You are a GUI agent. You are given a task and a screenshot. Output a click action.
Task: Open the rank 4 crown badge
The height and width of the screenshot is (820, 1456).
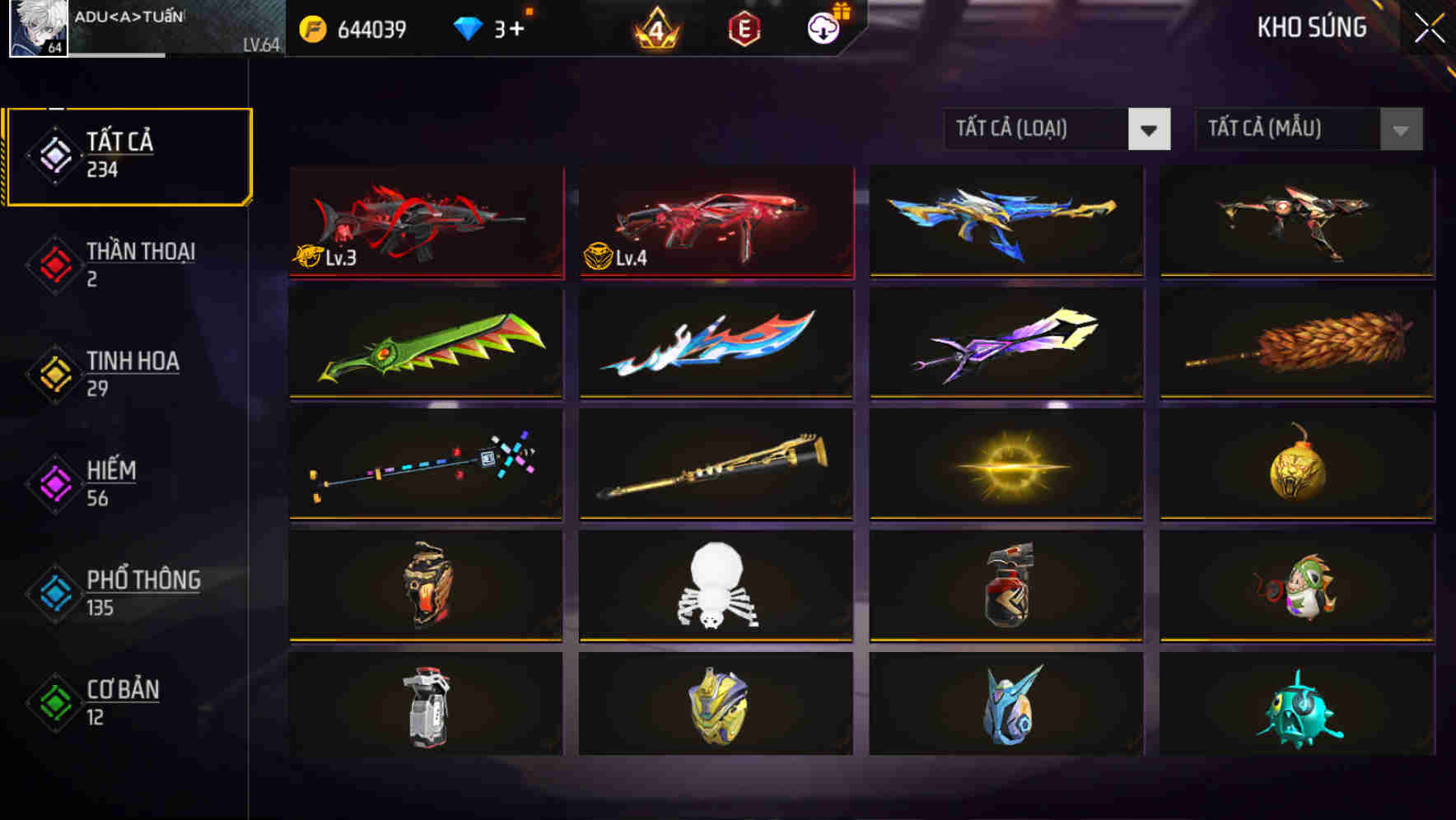[x=653, y=27]
